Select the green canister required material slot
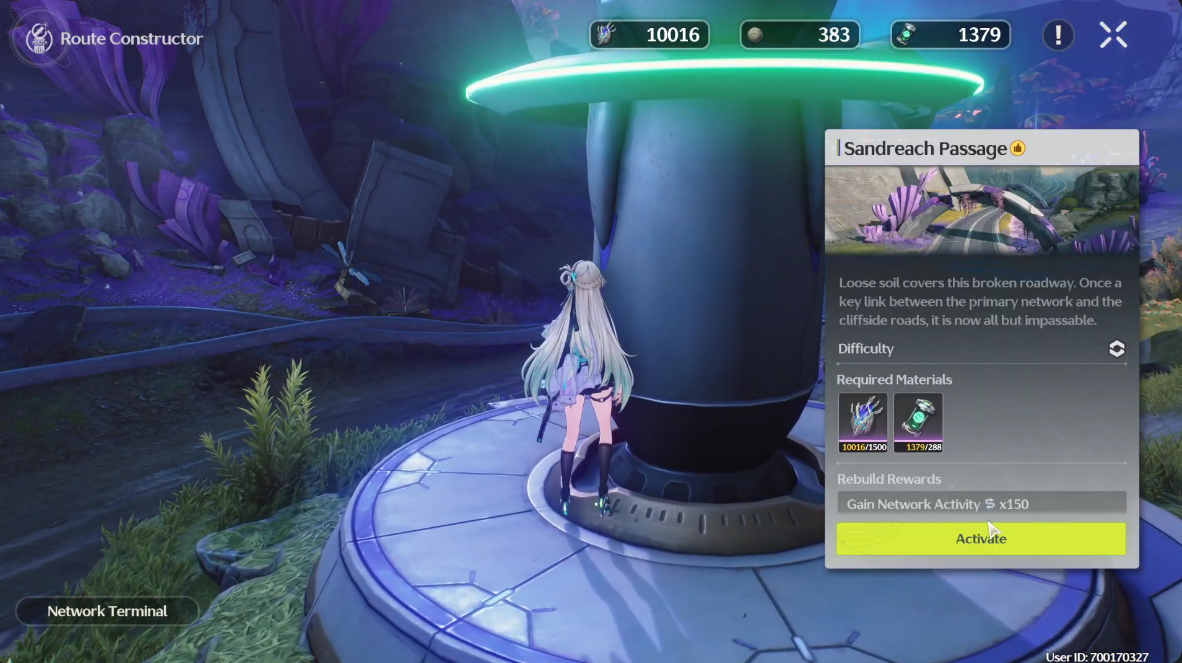 [918, 422]
